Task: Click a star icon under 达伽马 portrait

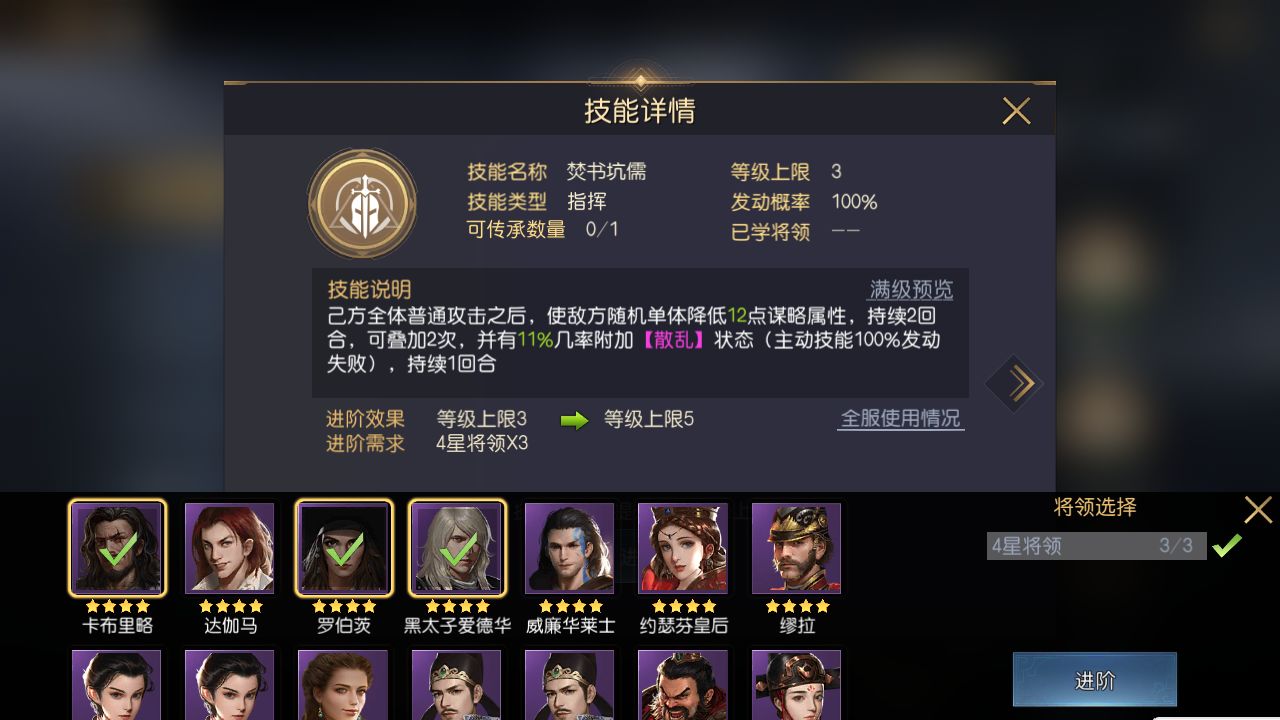Action: [230, 605]
